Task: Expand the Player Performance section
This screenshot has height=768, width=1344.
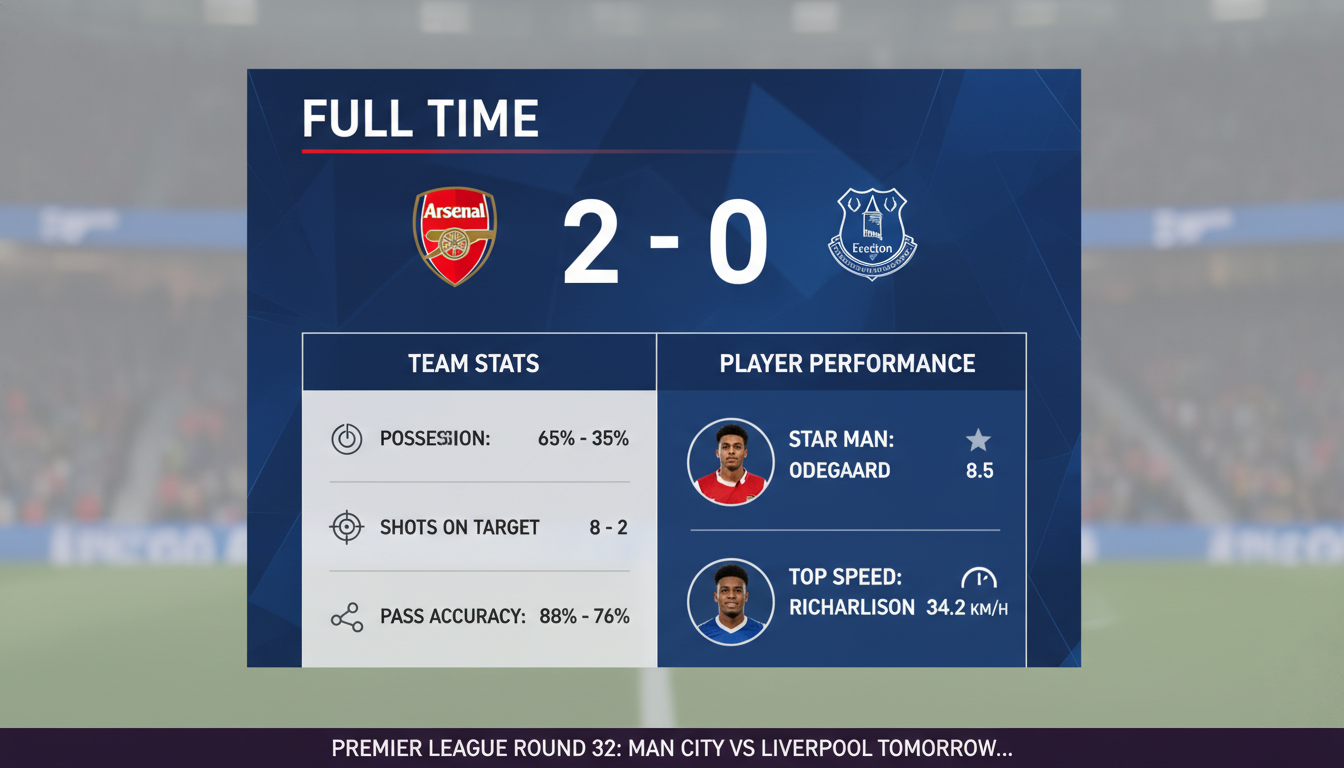Action: (x=846, y=363)
